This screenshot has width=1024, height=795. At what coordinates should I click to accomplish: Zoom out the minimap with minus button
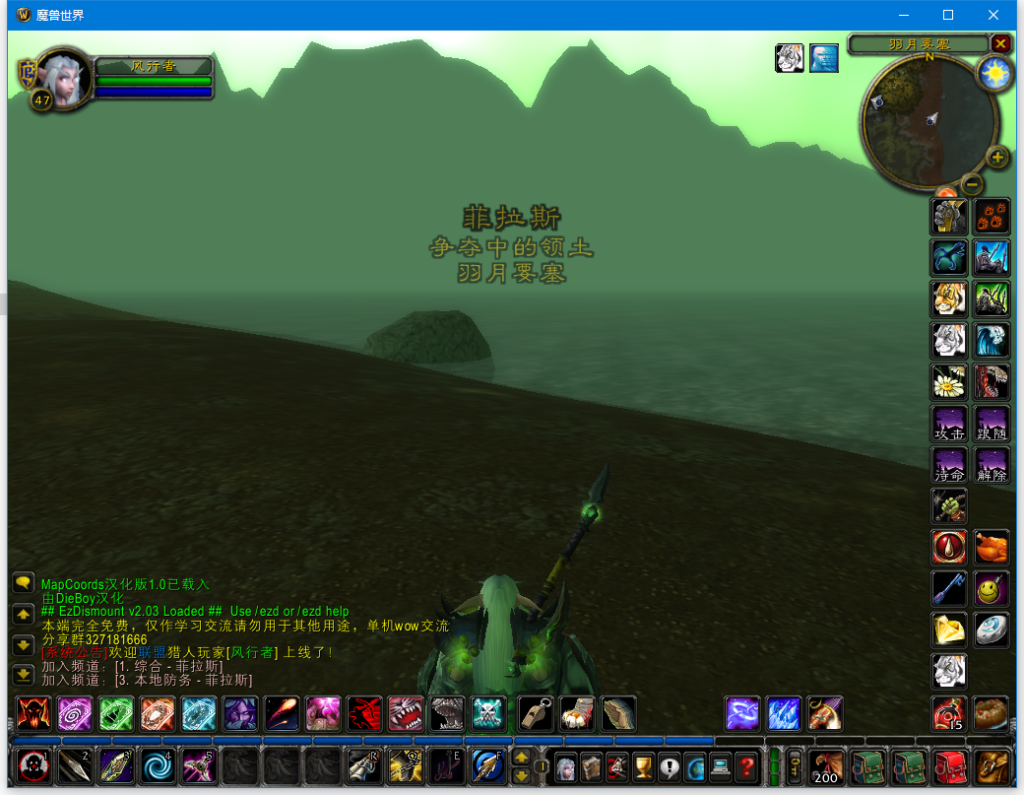coord(972,184)
